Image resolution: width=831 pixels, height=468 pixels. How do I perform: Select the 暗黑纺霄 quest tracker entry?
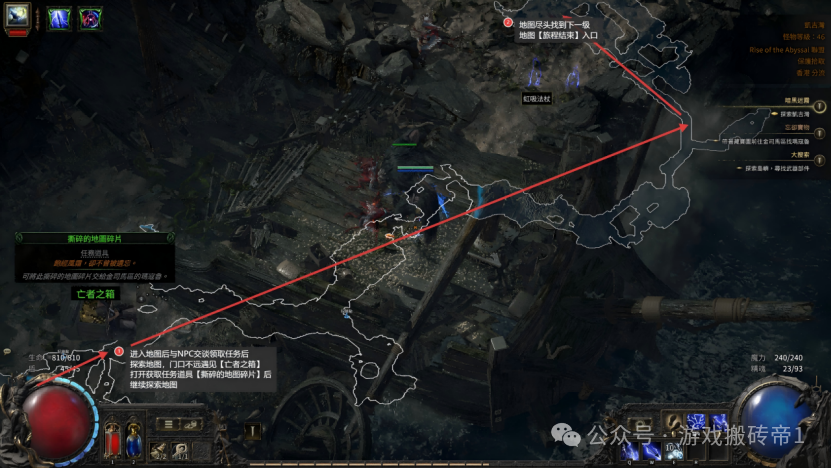pos(797,100)
